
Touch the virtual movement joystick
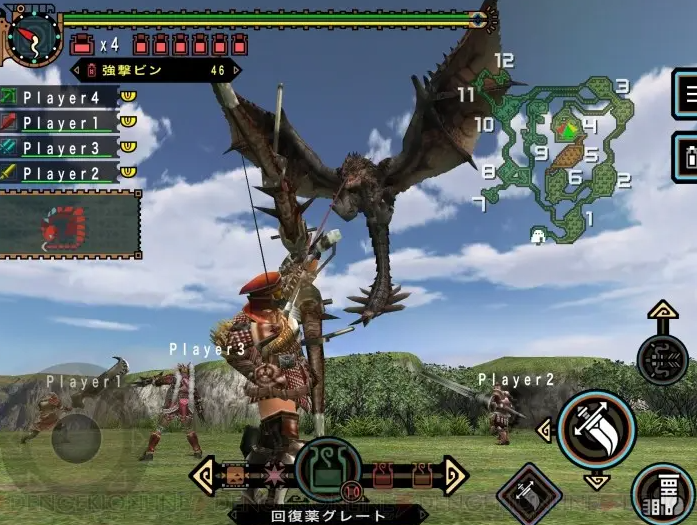pyautogui.click(x=76, y=440)
